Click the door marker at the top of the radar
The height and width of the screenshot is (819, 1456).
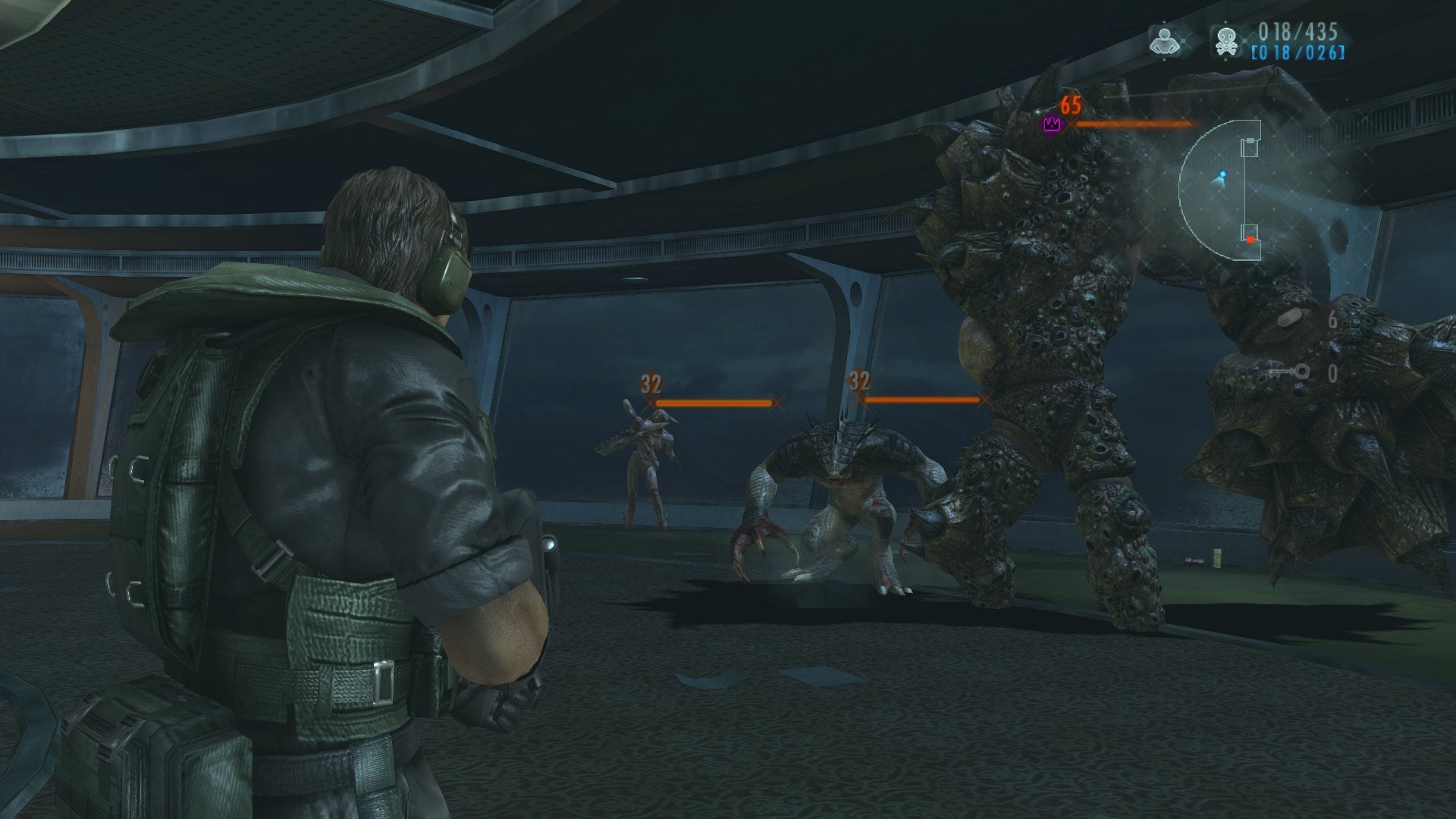click(x=1250, y=141)
